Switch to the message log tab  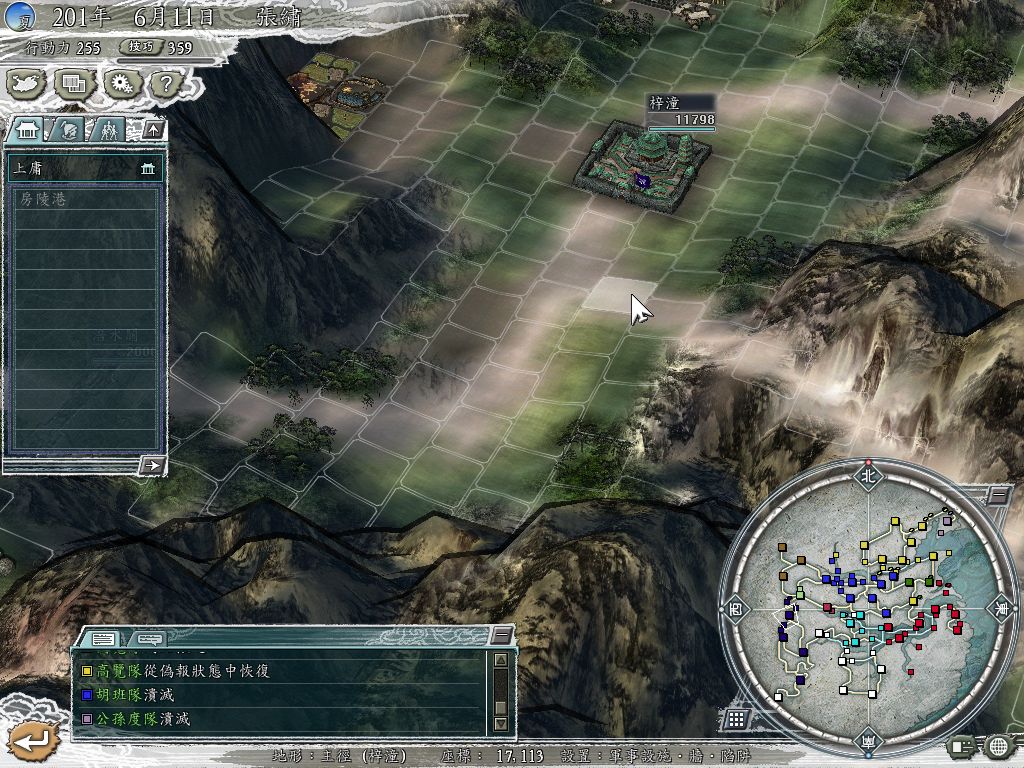[103, 638]
